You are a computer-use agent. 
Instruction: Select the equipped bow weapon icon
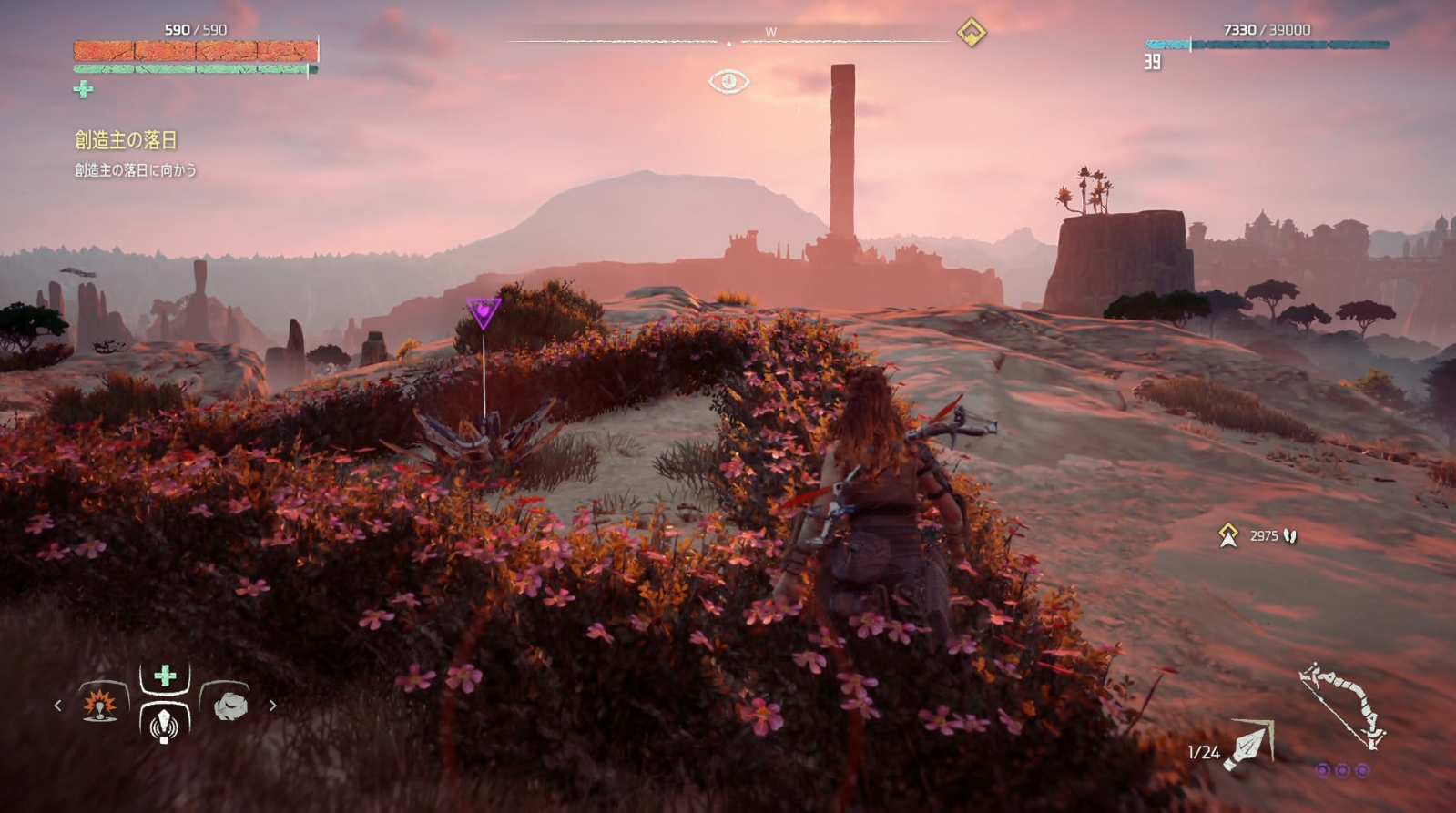[x=1343, y=706]
